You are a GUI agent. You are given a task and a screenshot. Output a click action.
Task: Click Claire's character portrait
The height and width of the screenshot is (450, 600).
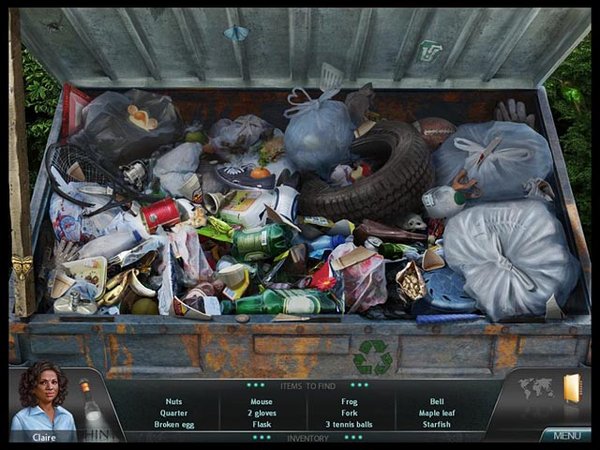41,400
